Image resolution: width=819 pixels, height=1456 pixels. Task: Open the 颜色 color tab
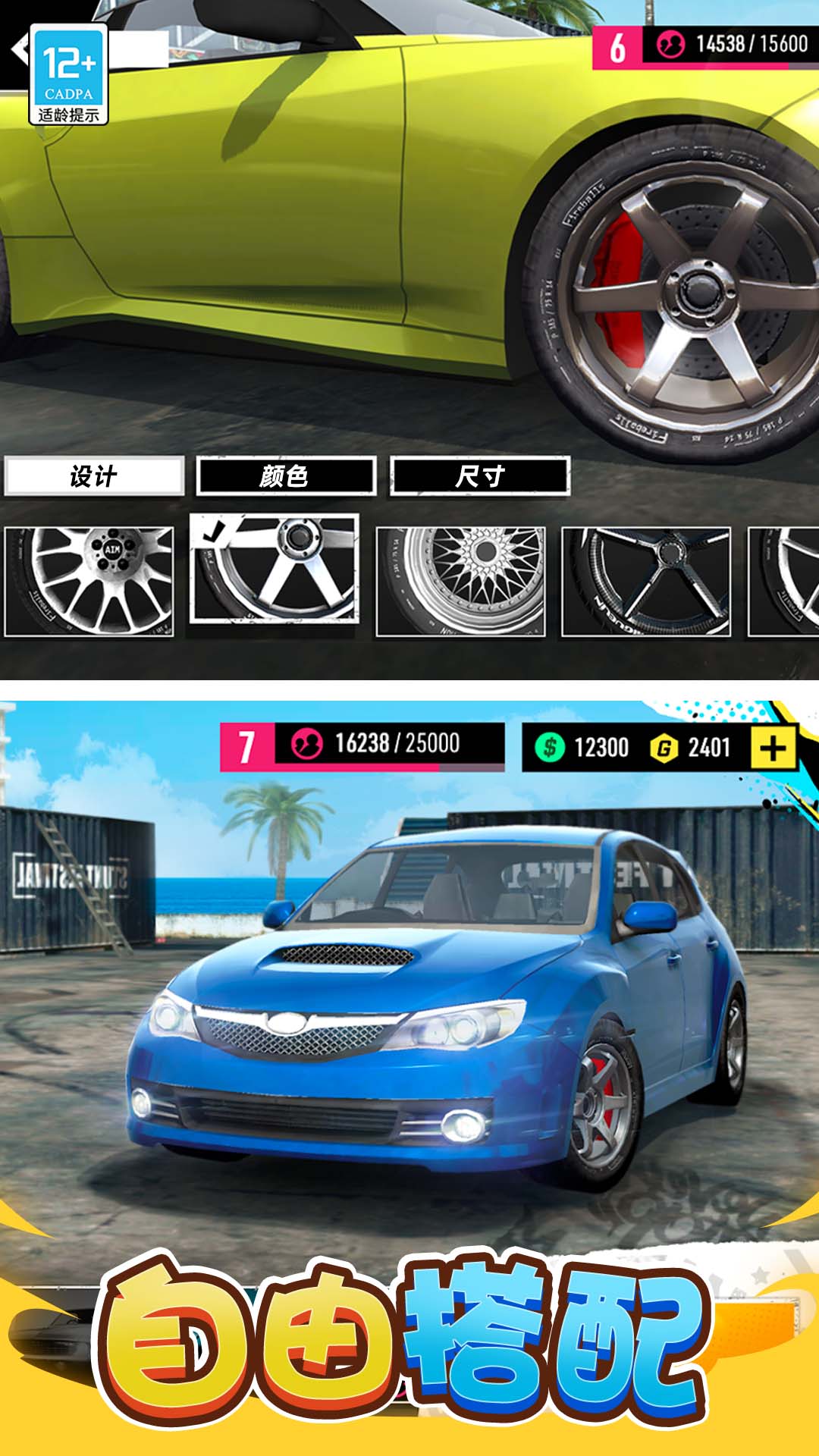coord(286,476)
